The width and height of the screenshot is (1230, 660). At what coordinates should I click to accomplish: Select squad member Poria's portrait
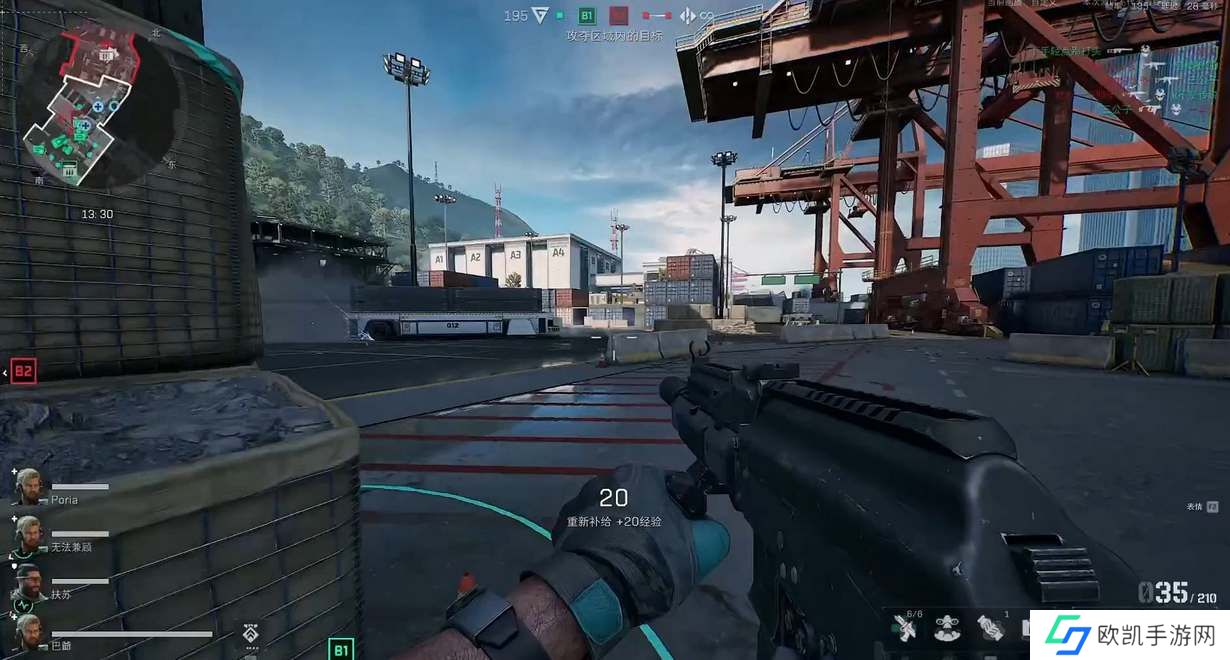point(28,487)
